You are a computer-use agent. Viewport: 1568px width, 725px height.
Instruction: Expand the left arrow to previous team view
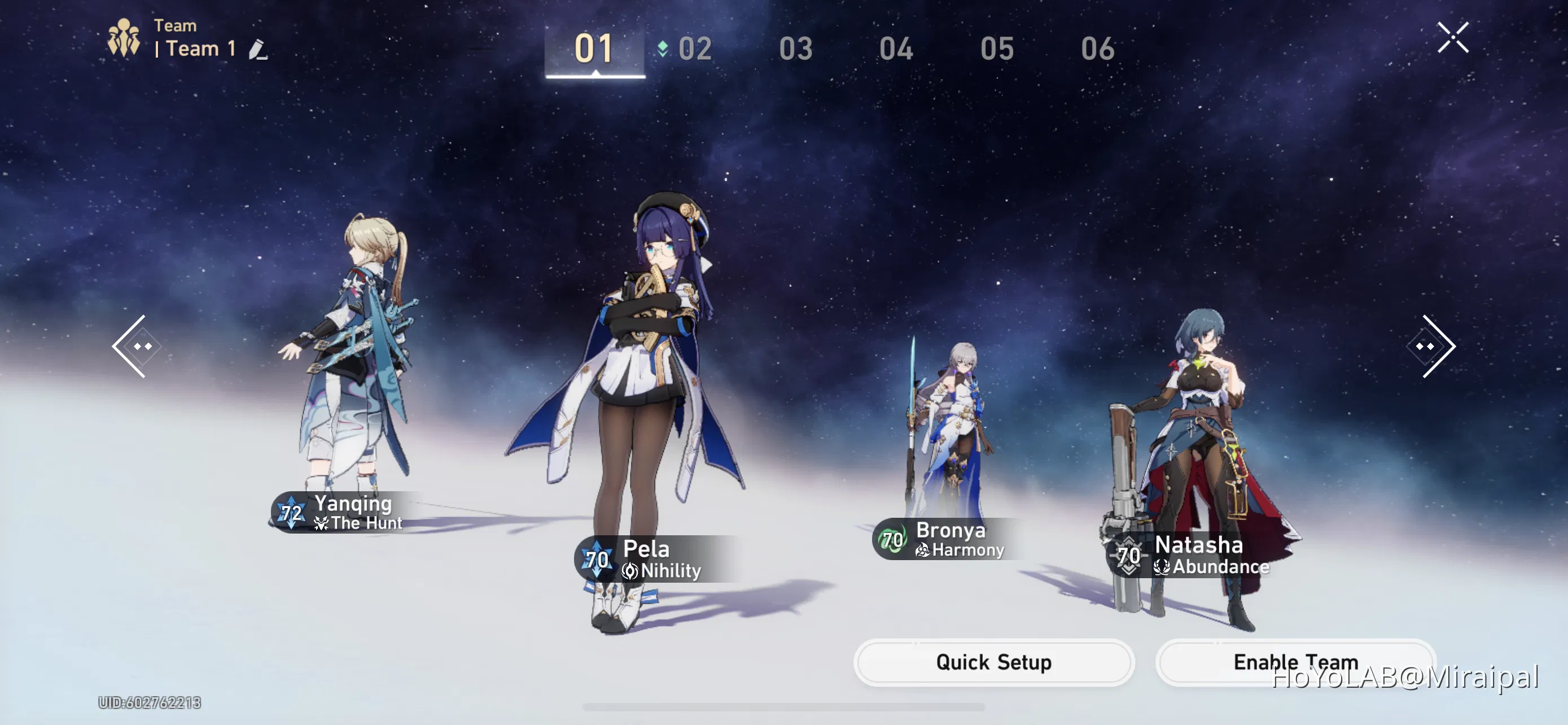pos(137,345)
